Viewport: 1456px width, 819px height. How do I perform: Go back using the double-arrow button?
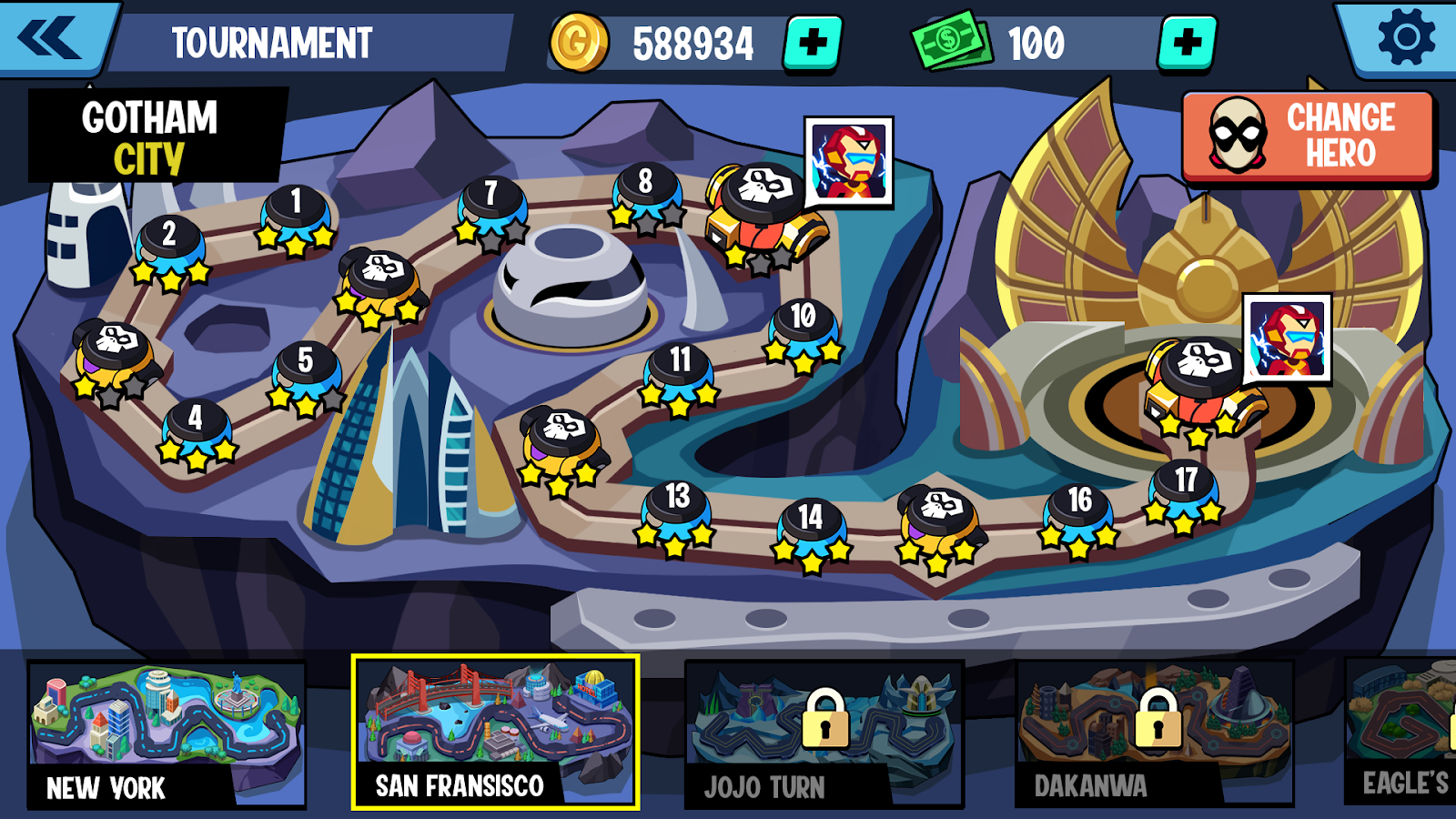point(53,39)
